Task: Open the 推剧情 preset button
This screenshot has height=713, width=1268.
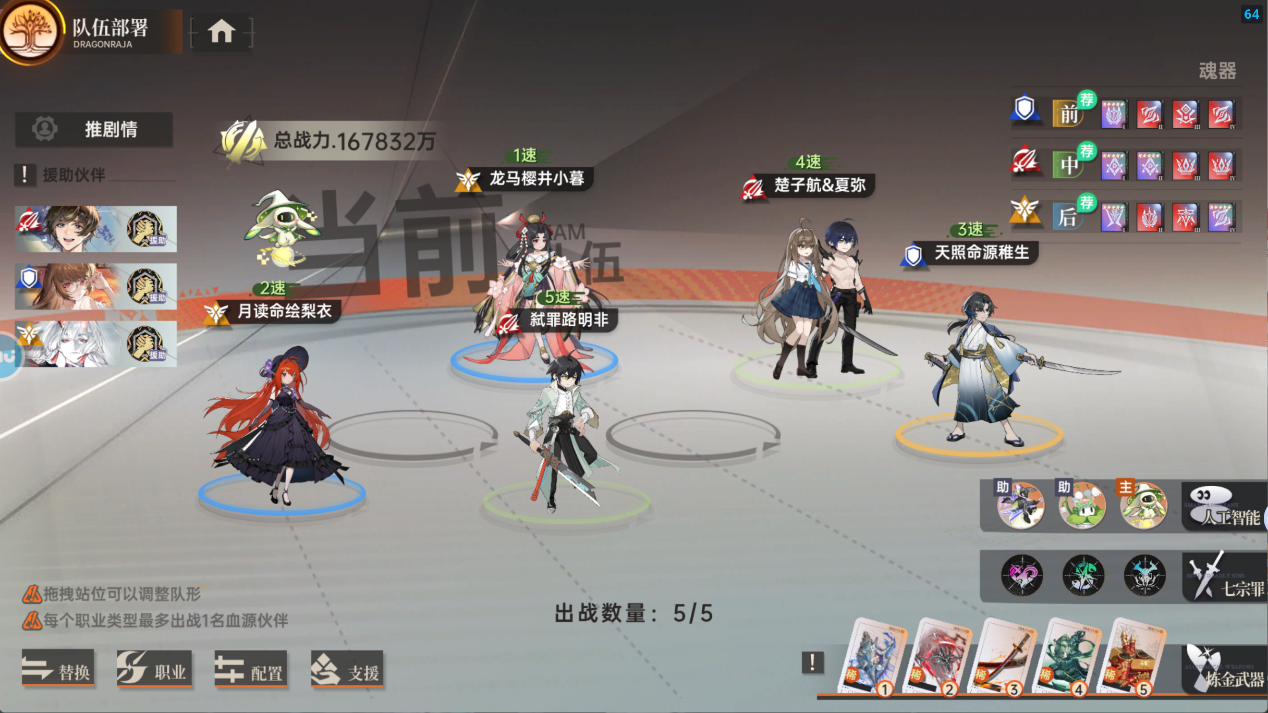Action: [x=94, y=129]
